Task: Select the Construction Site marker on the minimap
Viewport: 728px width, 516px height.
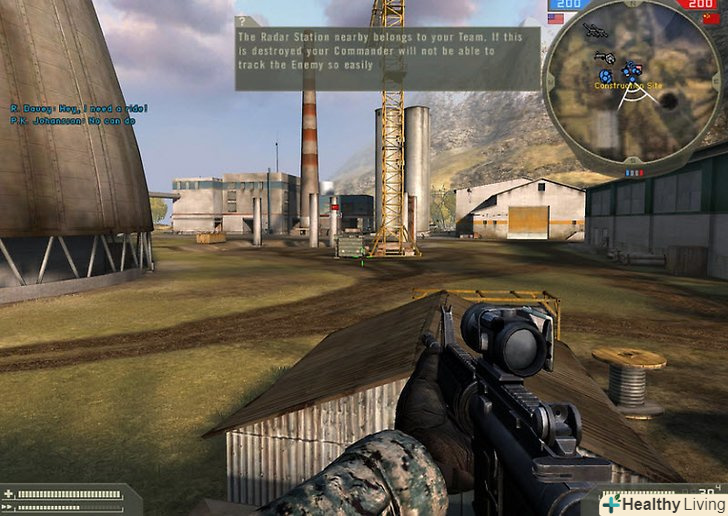Action: (628, 86)
